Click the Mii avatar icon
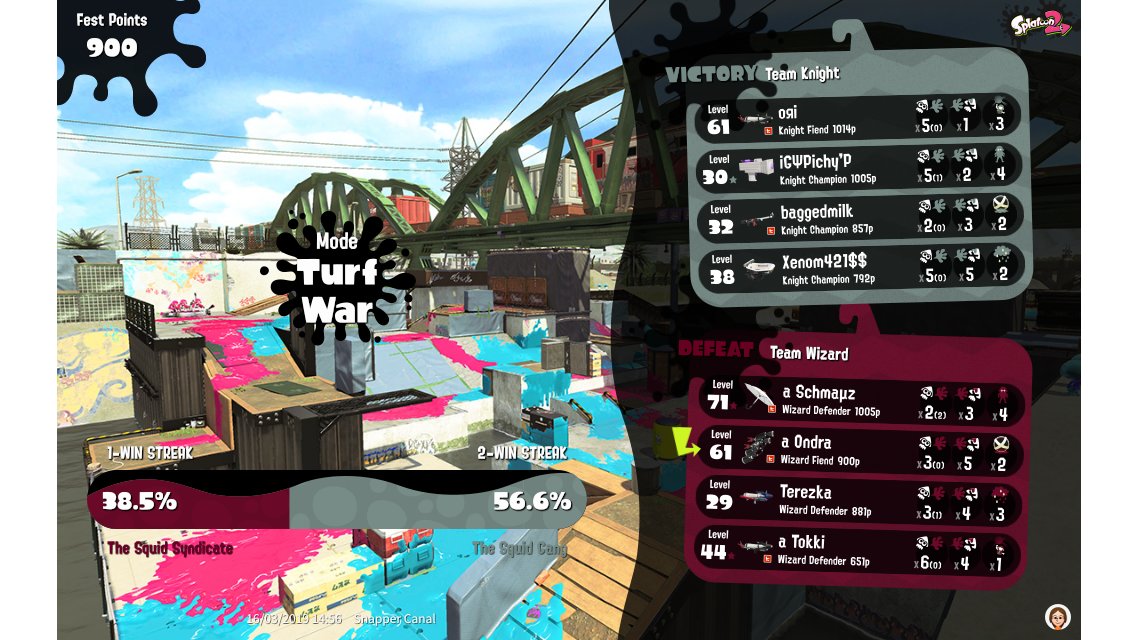 pyautogui.click(x=1057, y=616)
